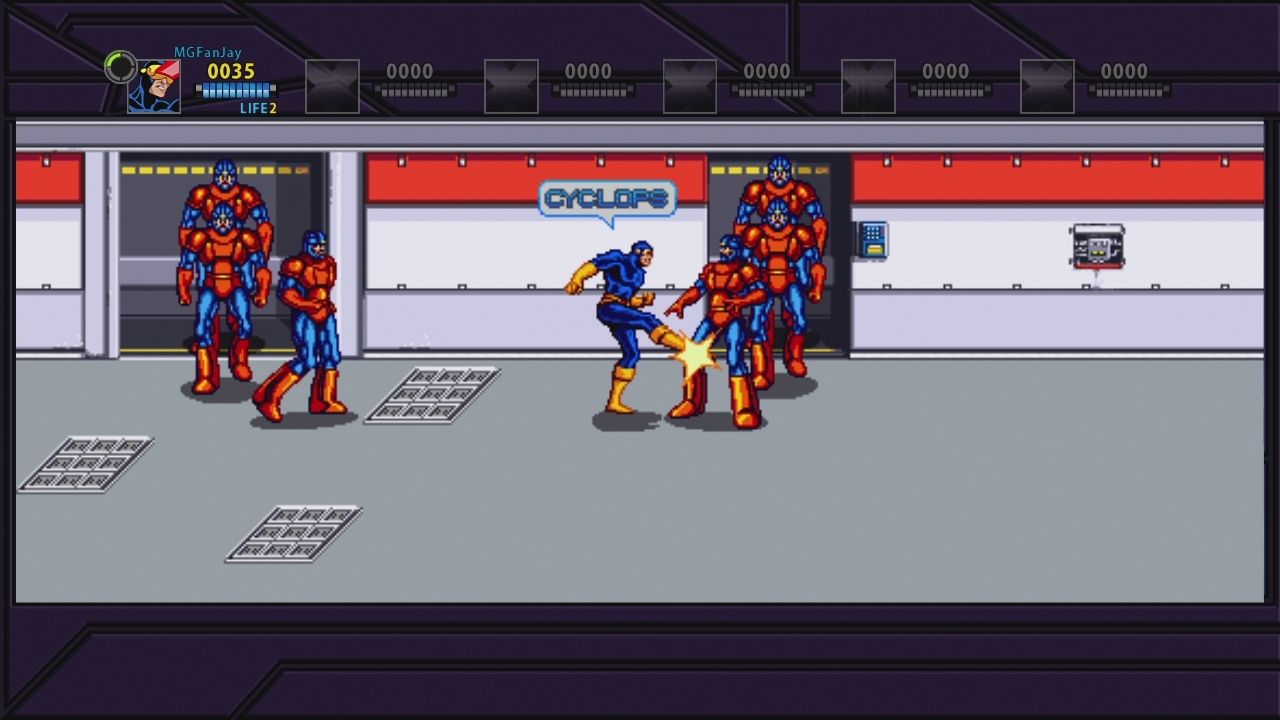The height and width of the screenshot is (720, 1280).
Task: Click the second X emblem slot icon
Action: click(x=510, y=87)
